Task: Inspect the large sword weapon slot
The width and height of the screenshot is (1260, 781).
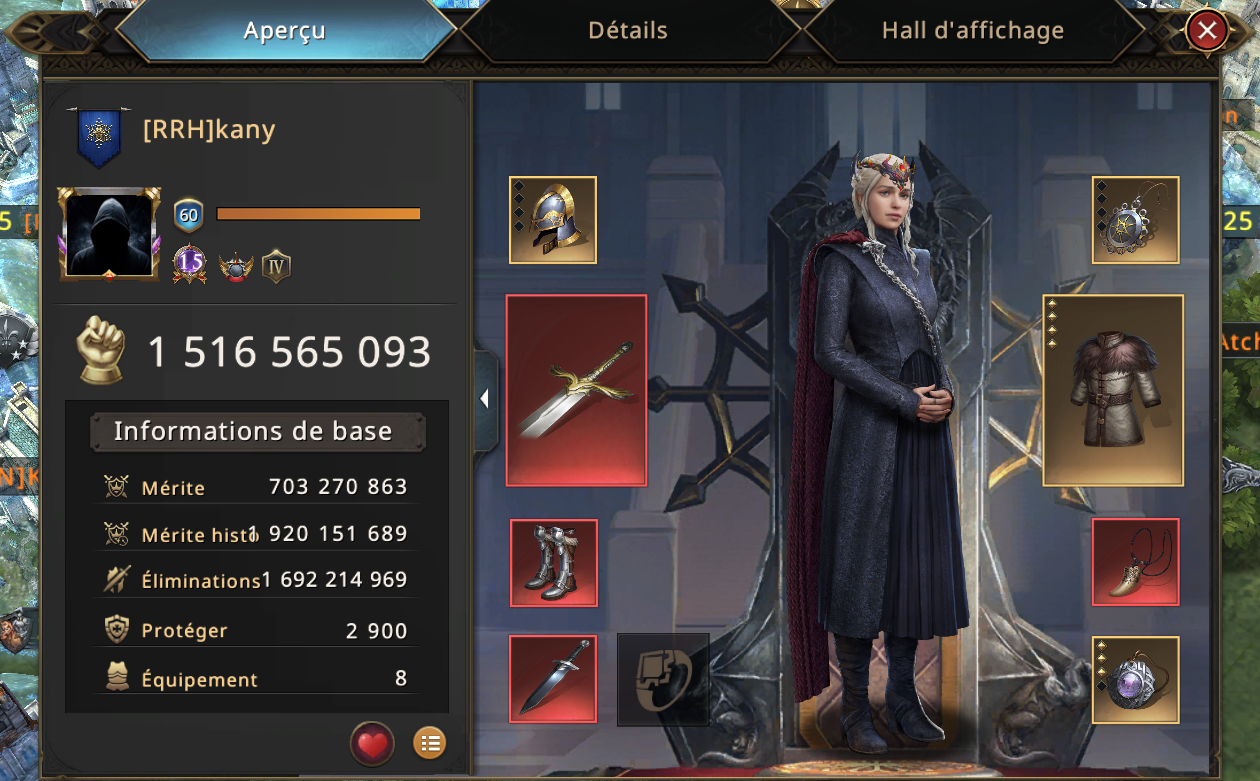Action: point(576,390)
